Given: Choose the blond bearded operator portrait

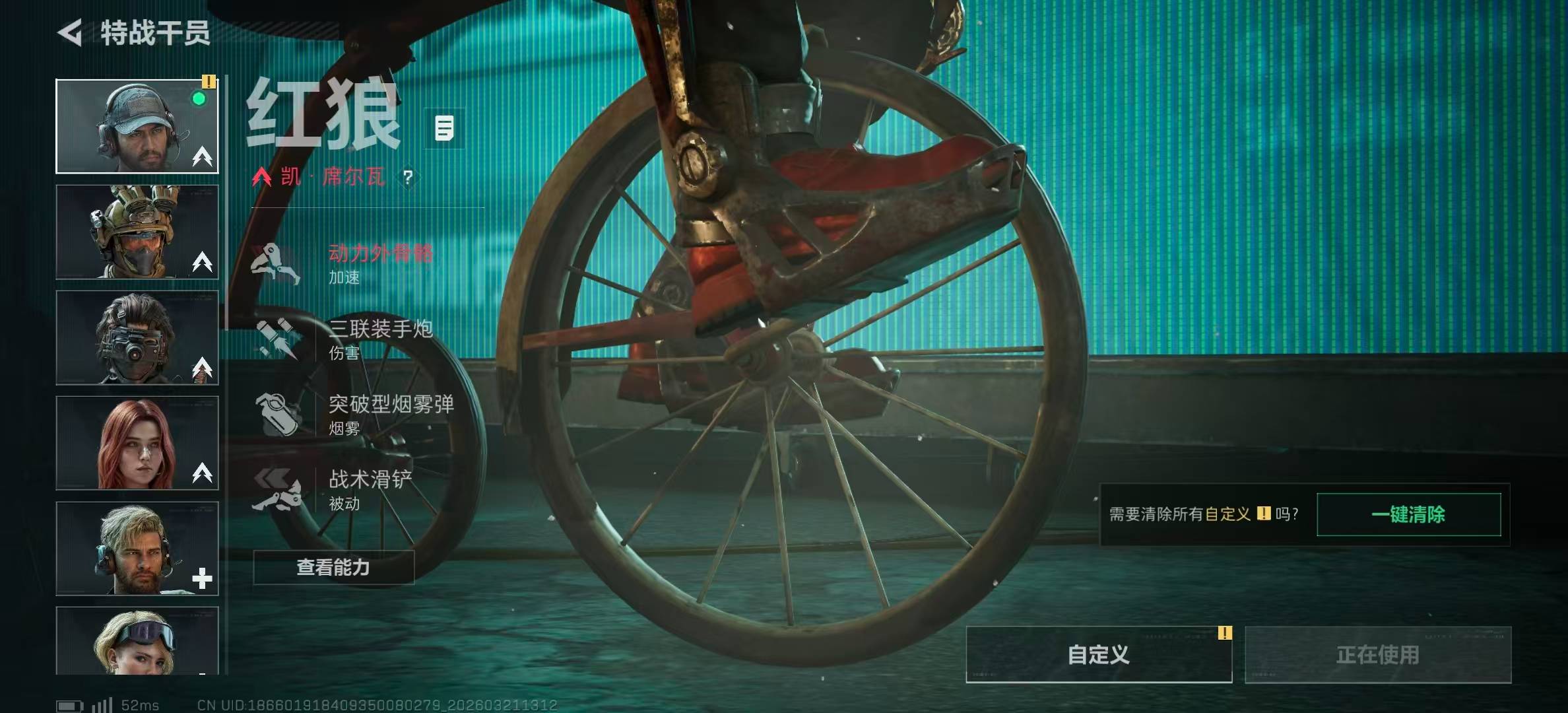Looking at the screenshot, I should pos(137,549).
